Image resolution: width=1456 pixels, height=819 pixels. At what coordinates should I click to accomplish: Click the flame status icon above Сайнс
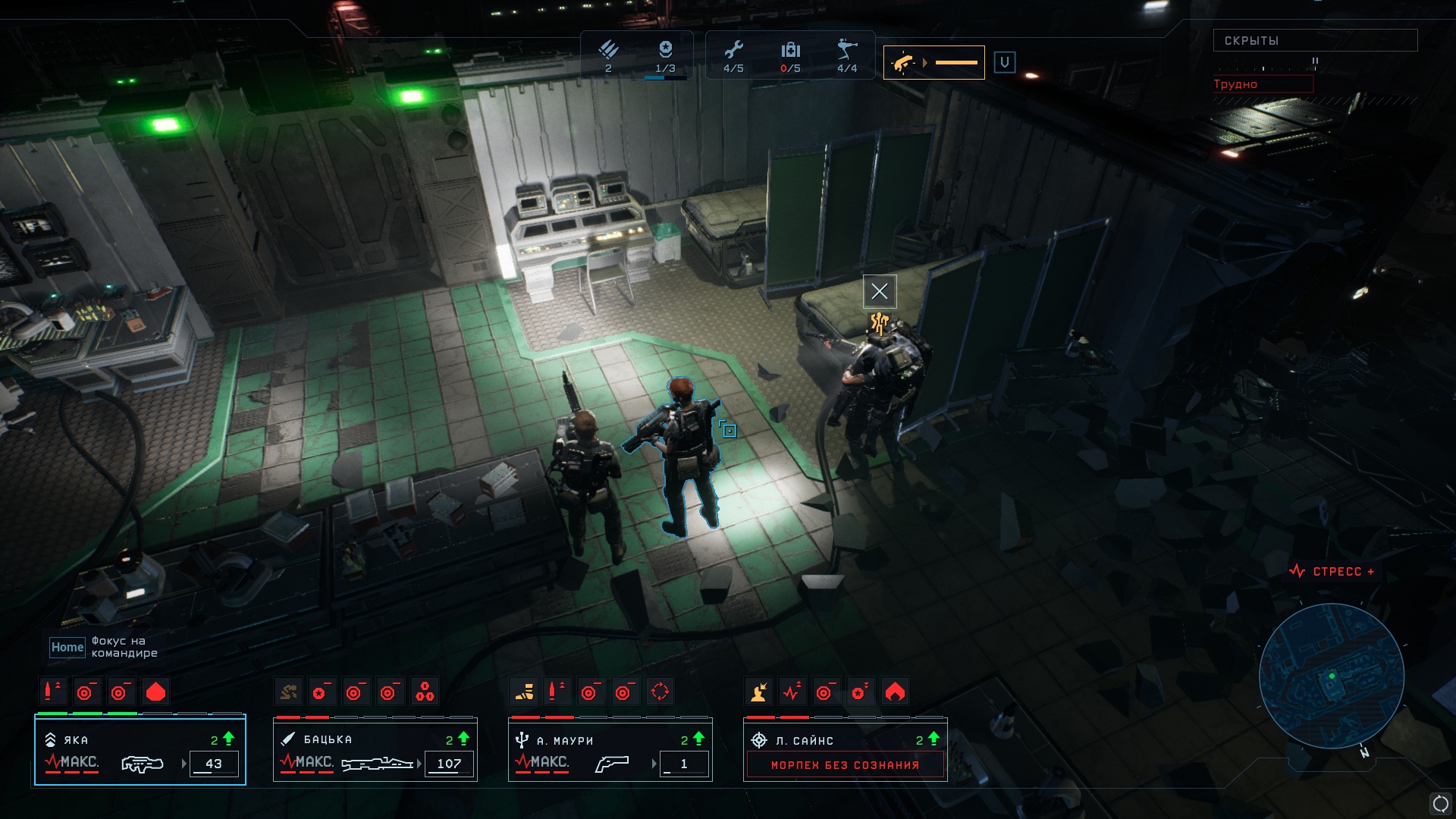(x=895, y=692)
